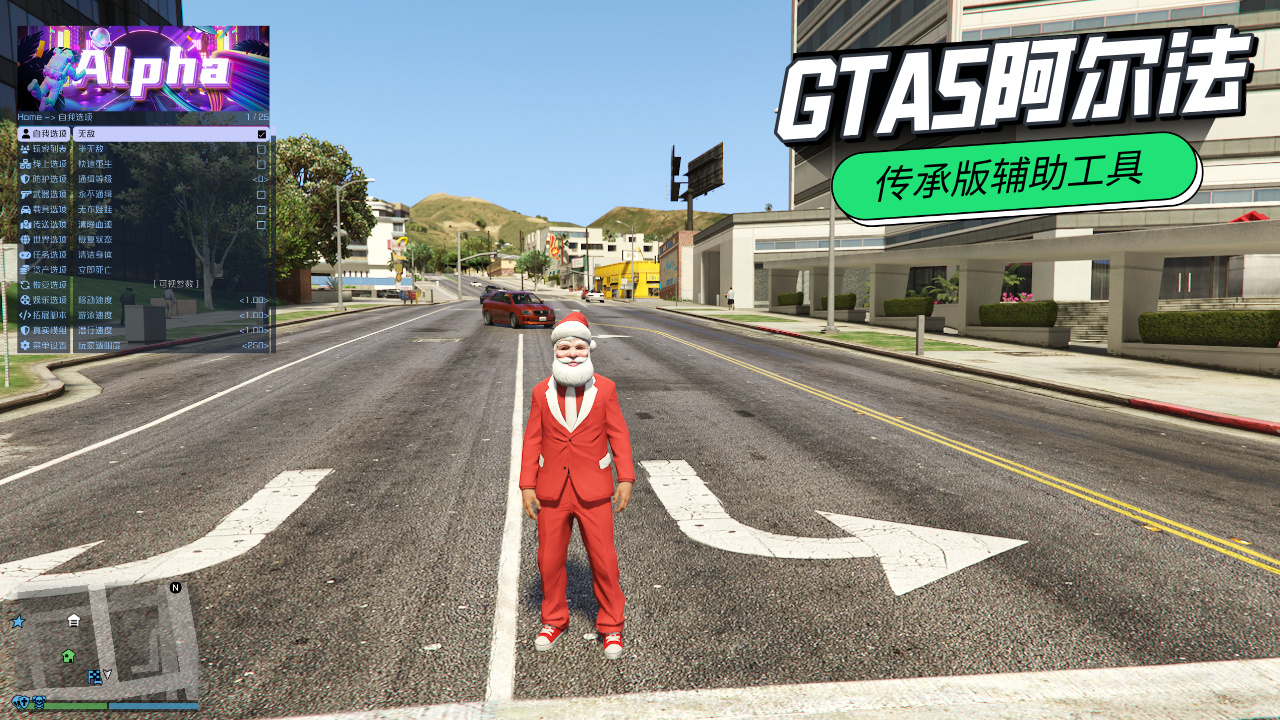Check the 永不通缉 option
The height and width of the screenshot is (720, 1280).
(262, 194)
